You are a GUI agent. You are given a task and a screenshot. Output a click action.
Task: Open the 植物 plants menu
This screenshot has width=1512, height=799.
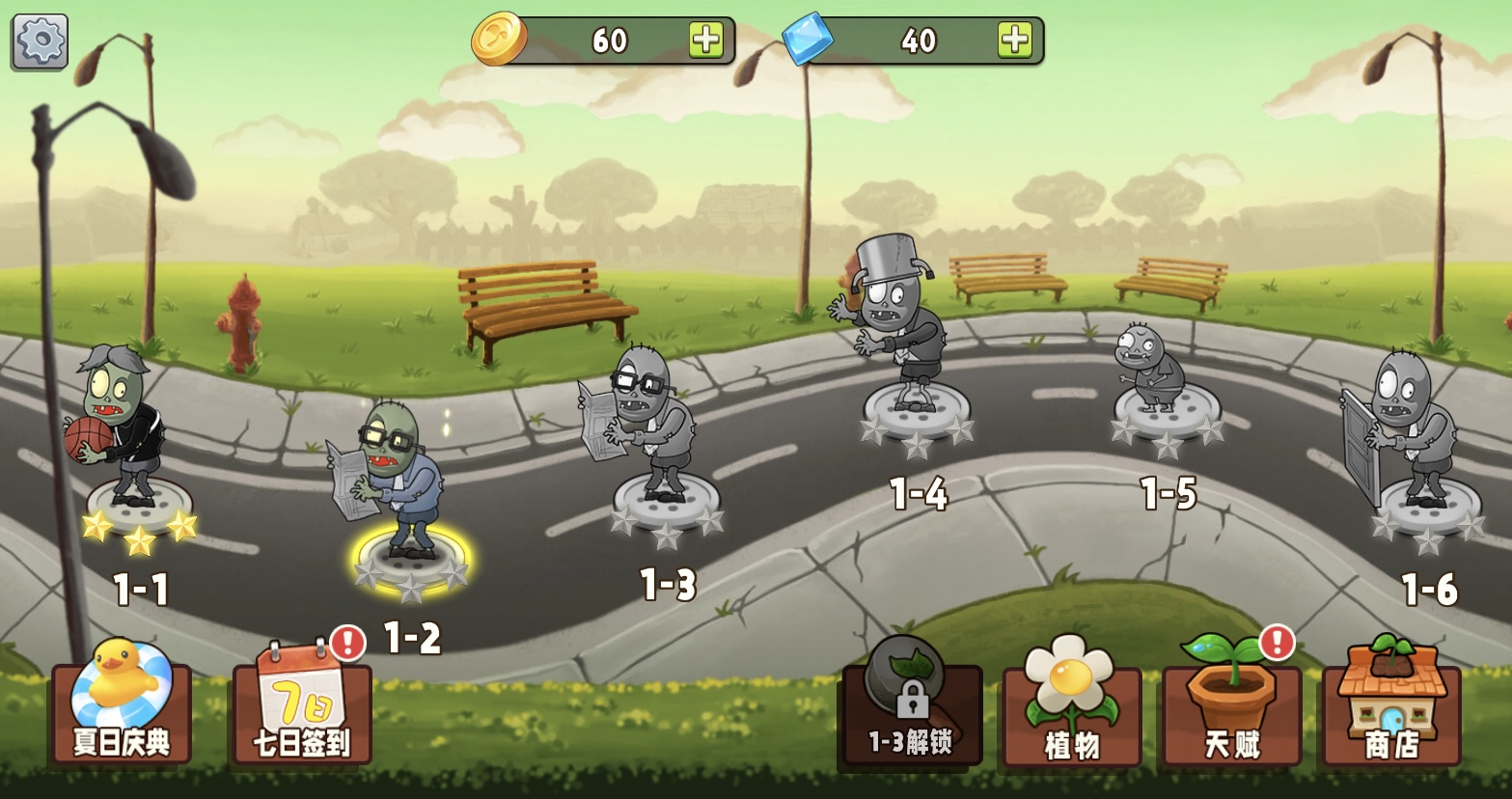[x=1071, y=709]
